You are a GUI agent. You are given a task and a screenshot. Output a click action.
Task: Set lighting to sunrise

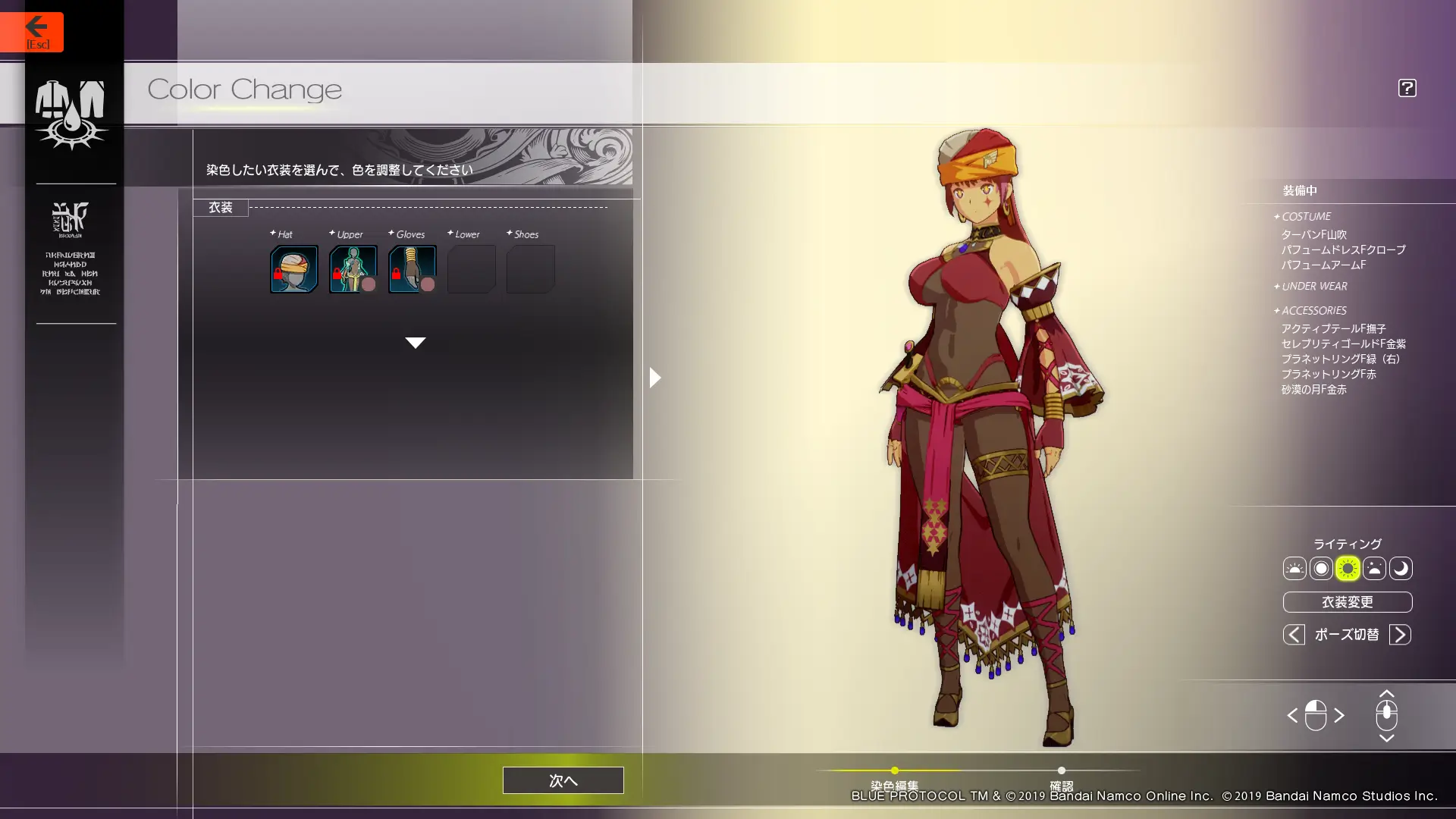point(1294,569)
